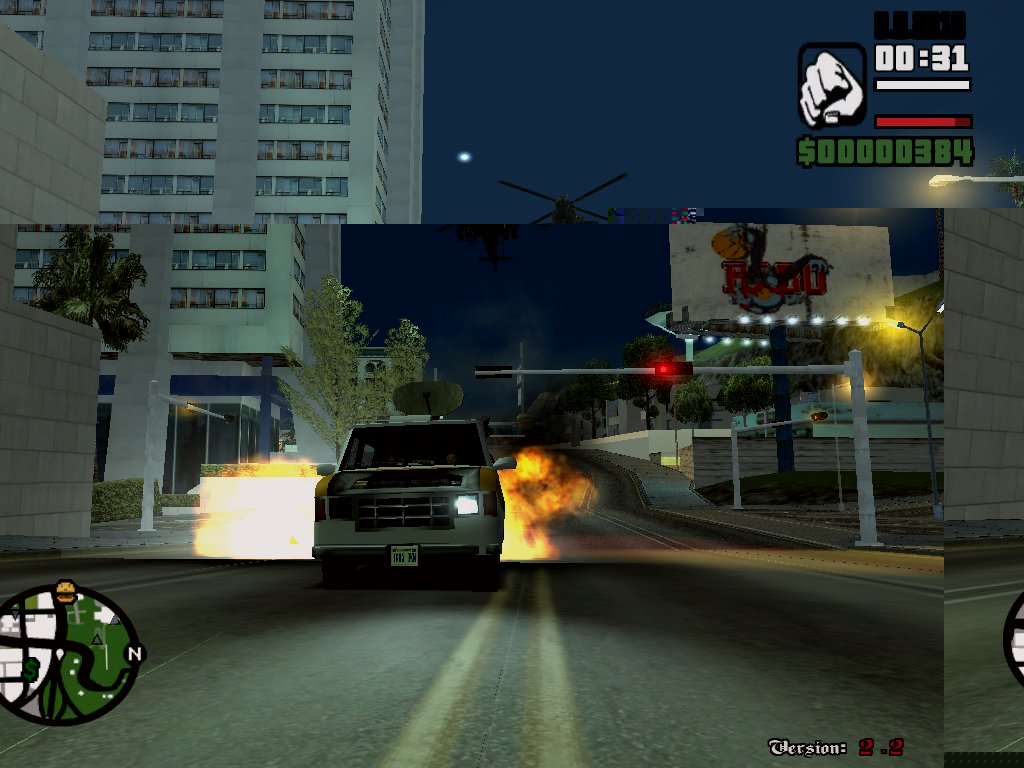Select the burger restaurant blip on radar

tap(67, 591)
